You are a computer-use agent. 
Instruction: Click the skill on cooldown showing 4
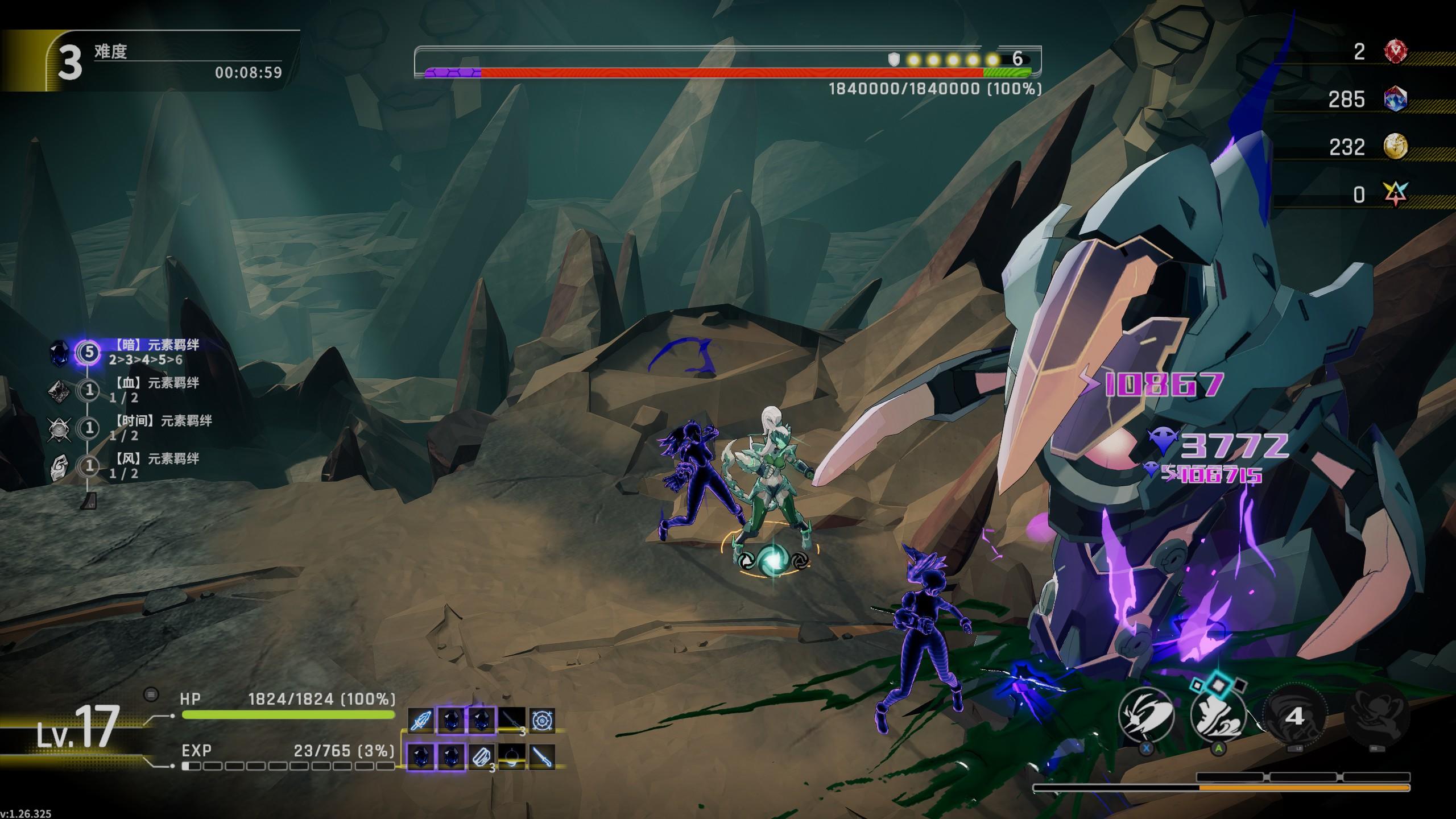1294,716
